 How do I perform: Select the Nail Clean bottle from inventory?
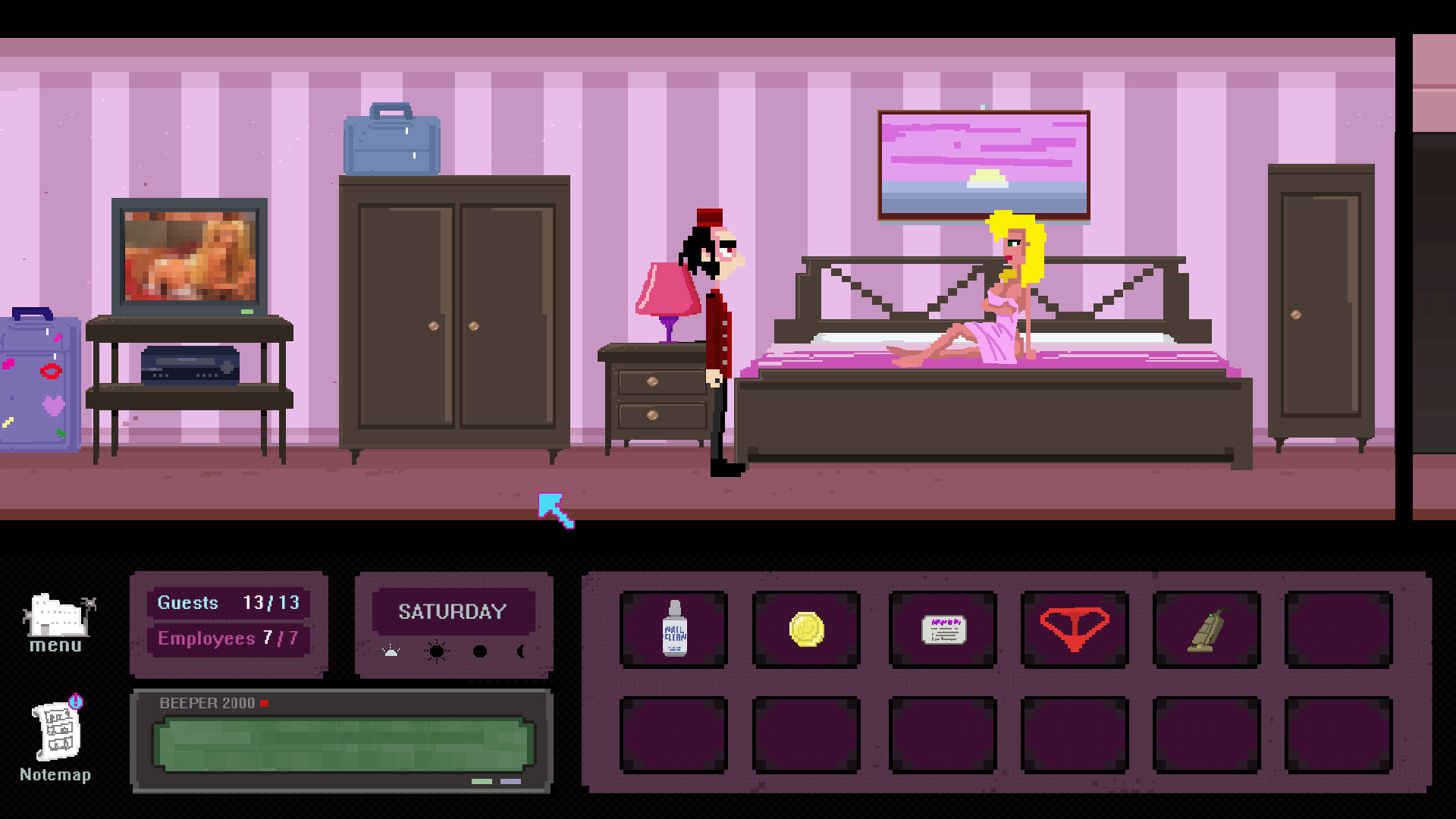click(673, 629)
